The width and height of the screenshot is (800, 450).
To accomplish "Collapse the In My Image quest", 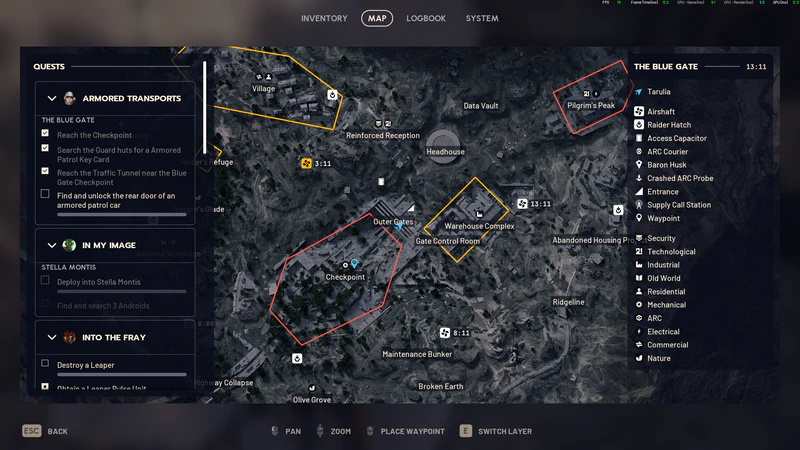I will pyautogui.click(x=53, y=245).
